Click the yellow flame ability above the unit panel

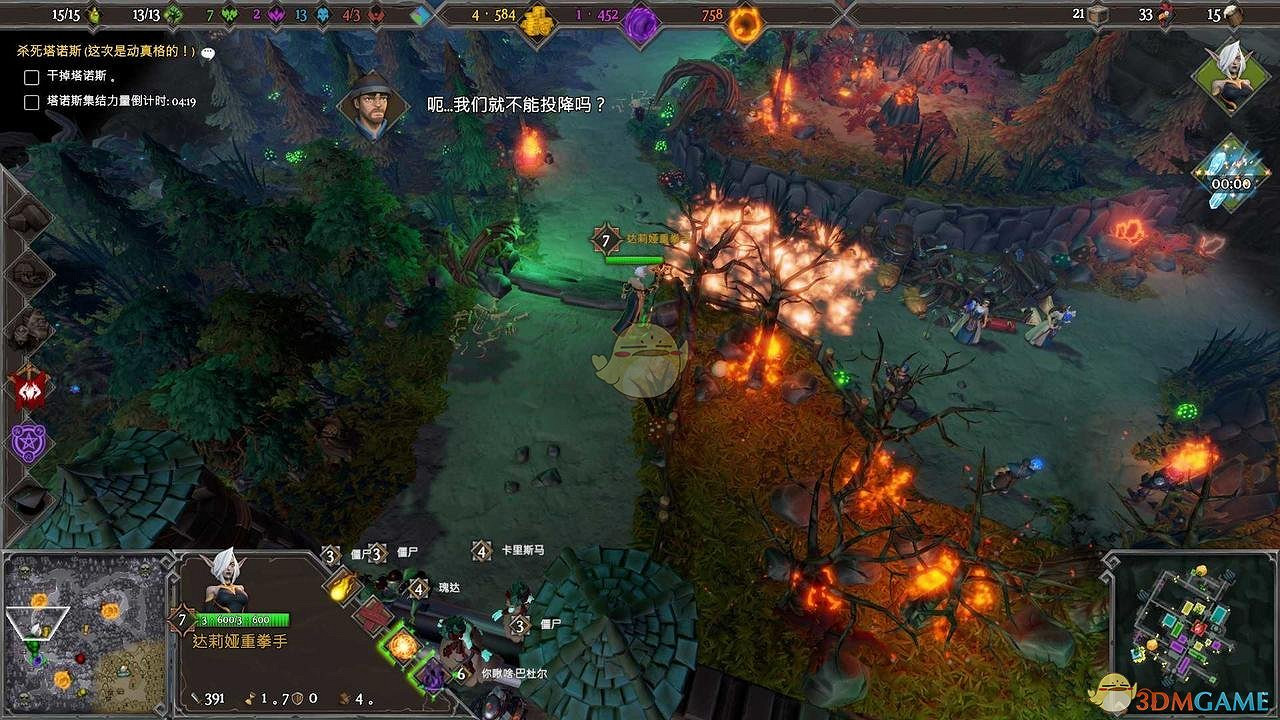tap(342, 588)
